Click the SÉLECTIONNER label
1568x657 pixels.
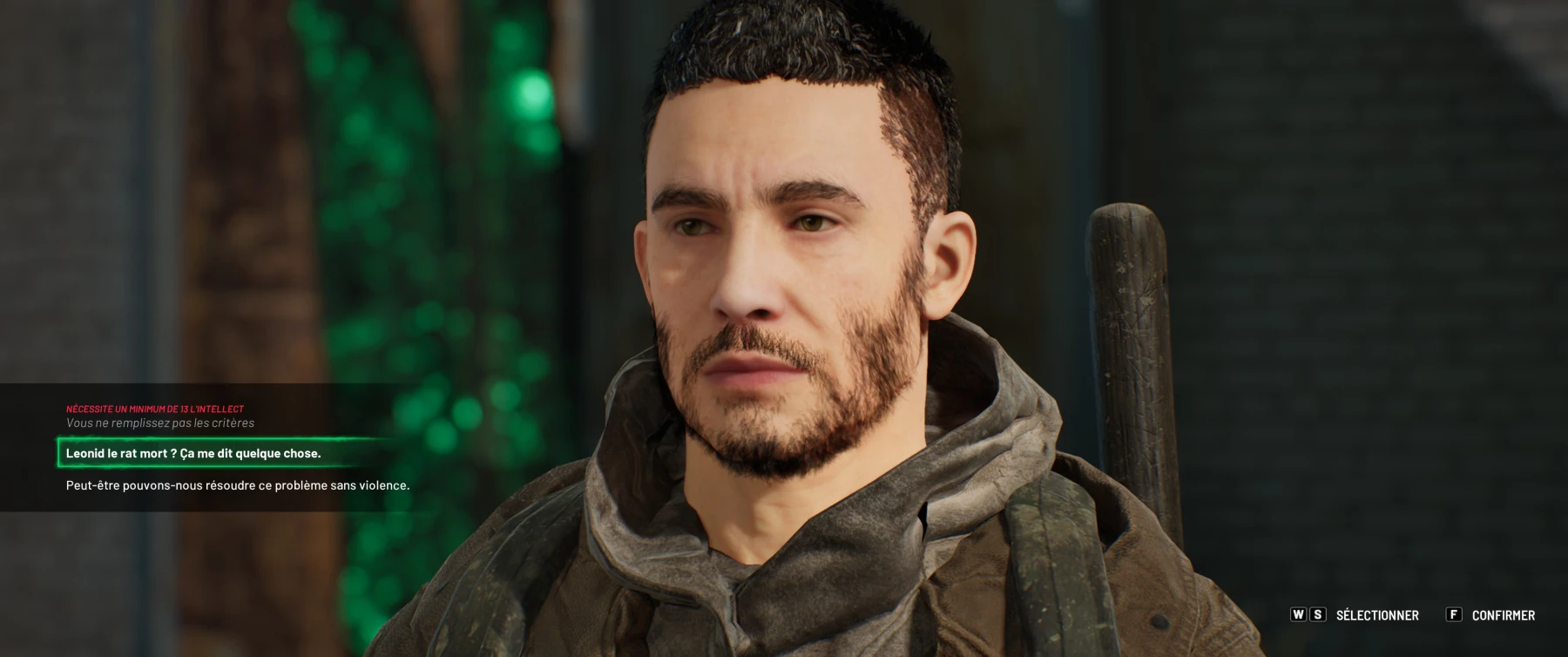tap(1378, 613)
